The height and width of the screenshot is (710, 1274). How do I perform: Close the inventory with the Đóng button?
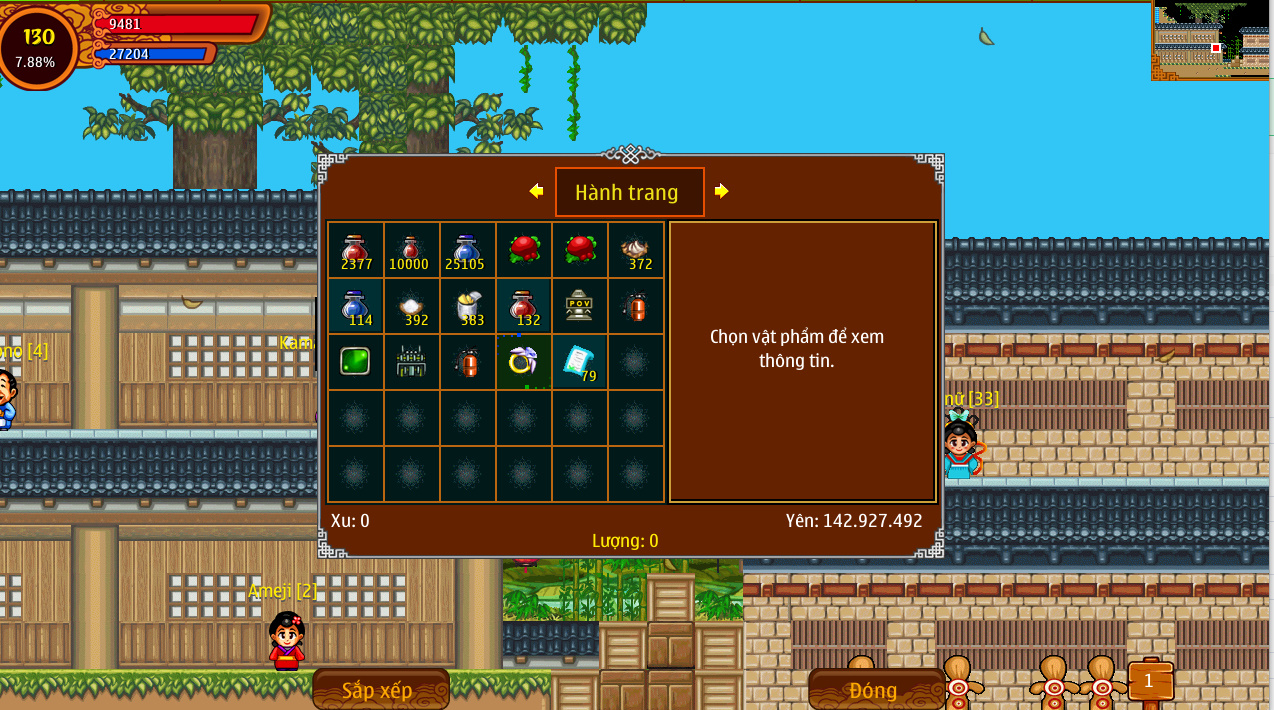click(x=875, y=690)
